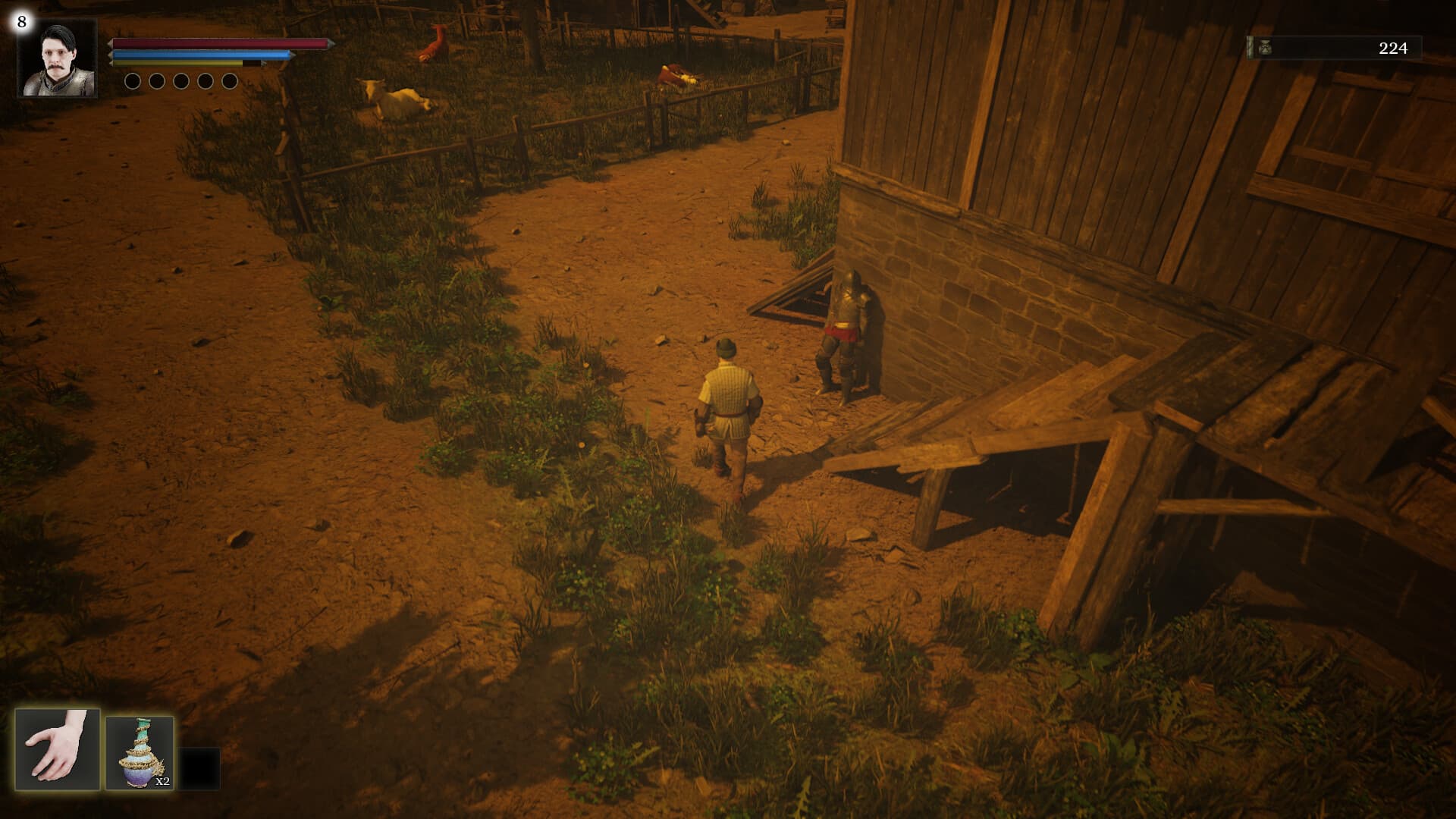Click the currency display showing 224
The width and height of the screenshot is (1456, 819).
(1392, 48)
